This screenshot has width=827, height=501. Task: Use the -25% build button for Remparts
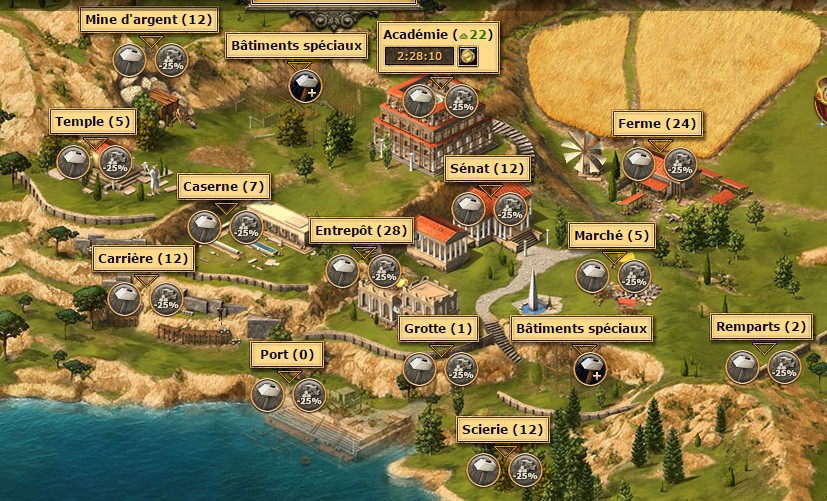coord(784,367)
